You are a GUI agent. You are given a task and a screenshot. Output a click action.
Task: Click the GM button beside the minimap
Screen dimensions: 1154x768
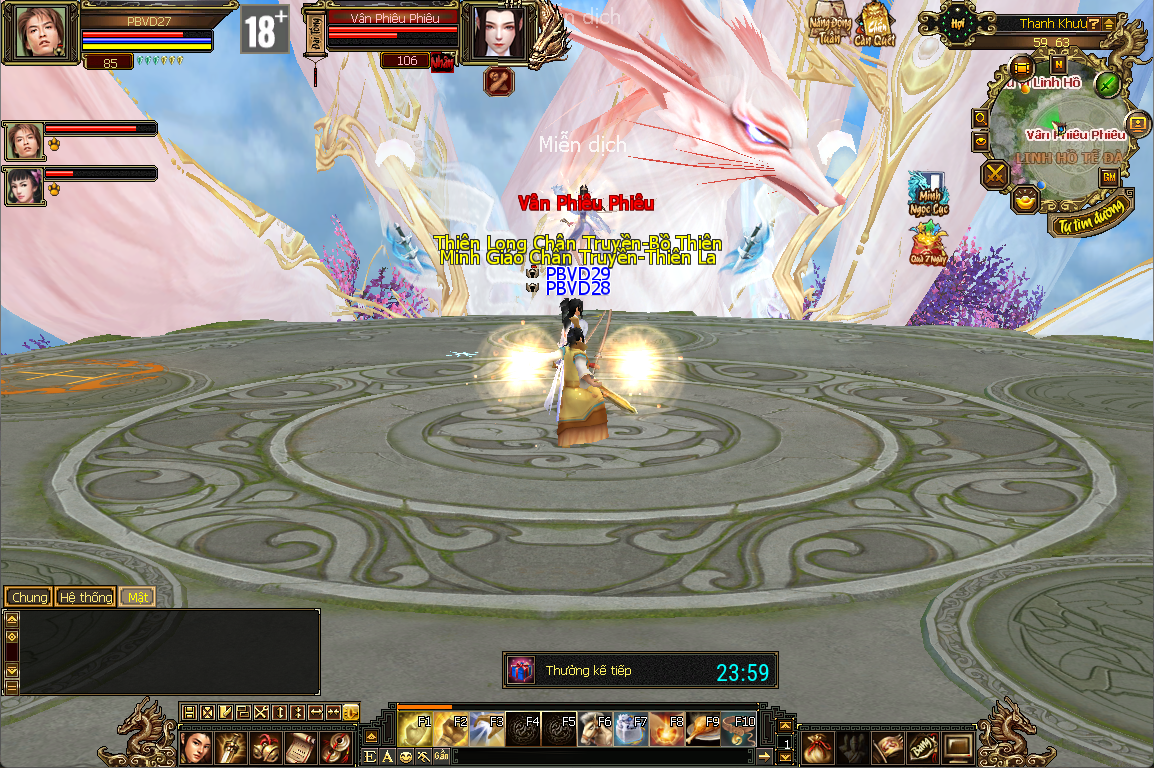tap(1110, 177)
